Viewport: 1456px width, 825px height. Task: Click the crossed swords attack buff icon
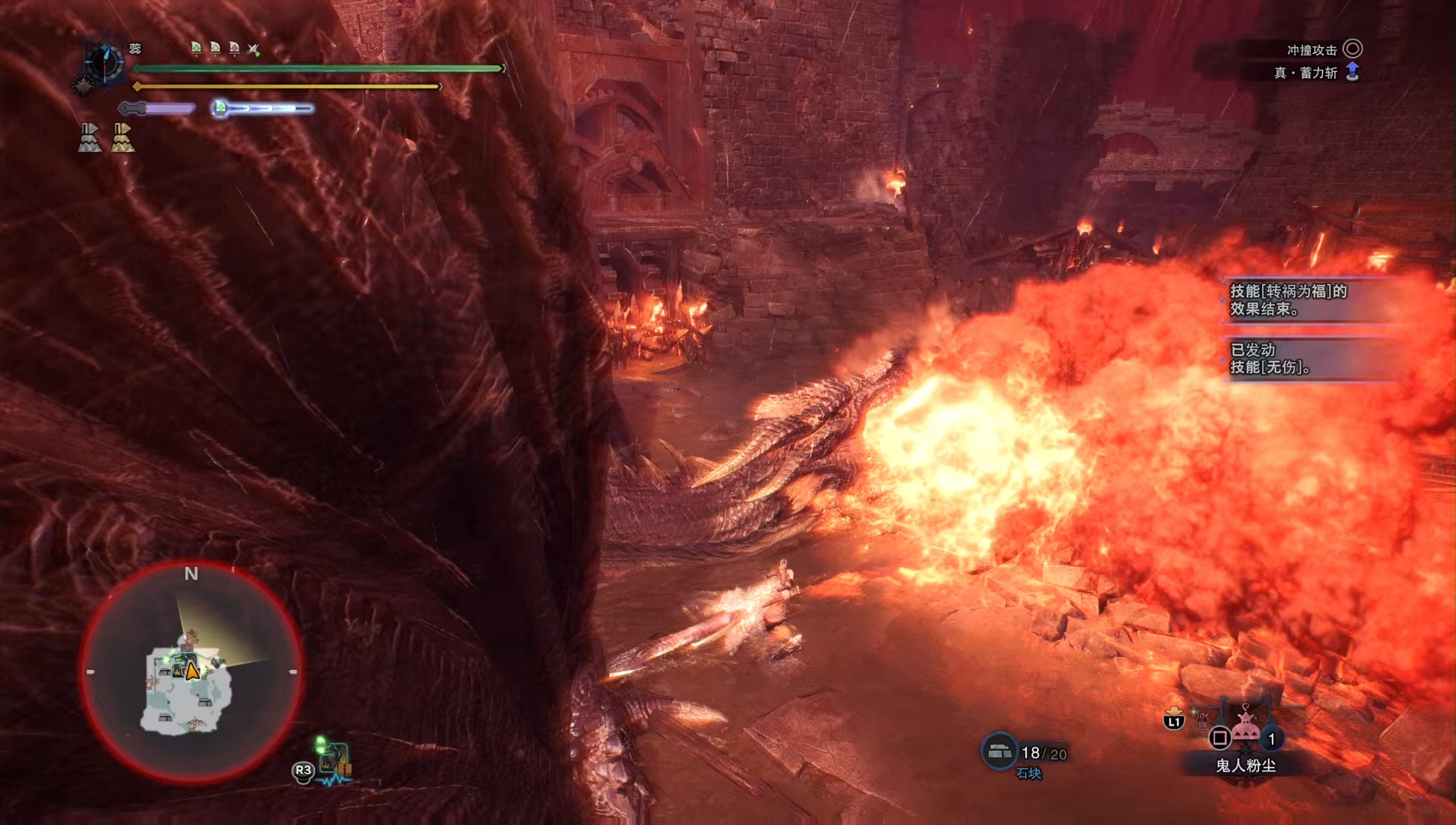pos(254,50)
